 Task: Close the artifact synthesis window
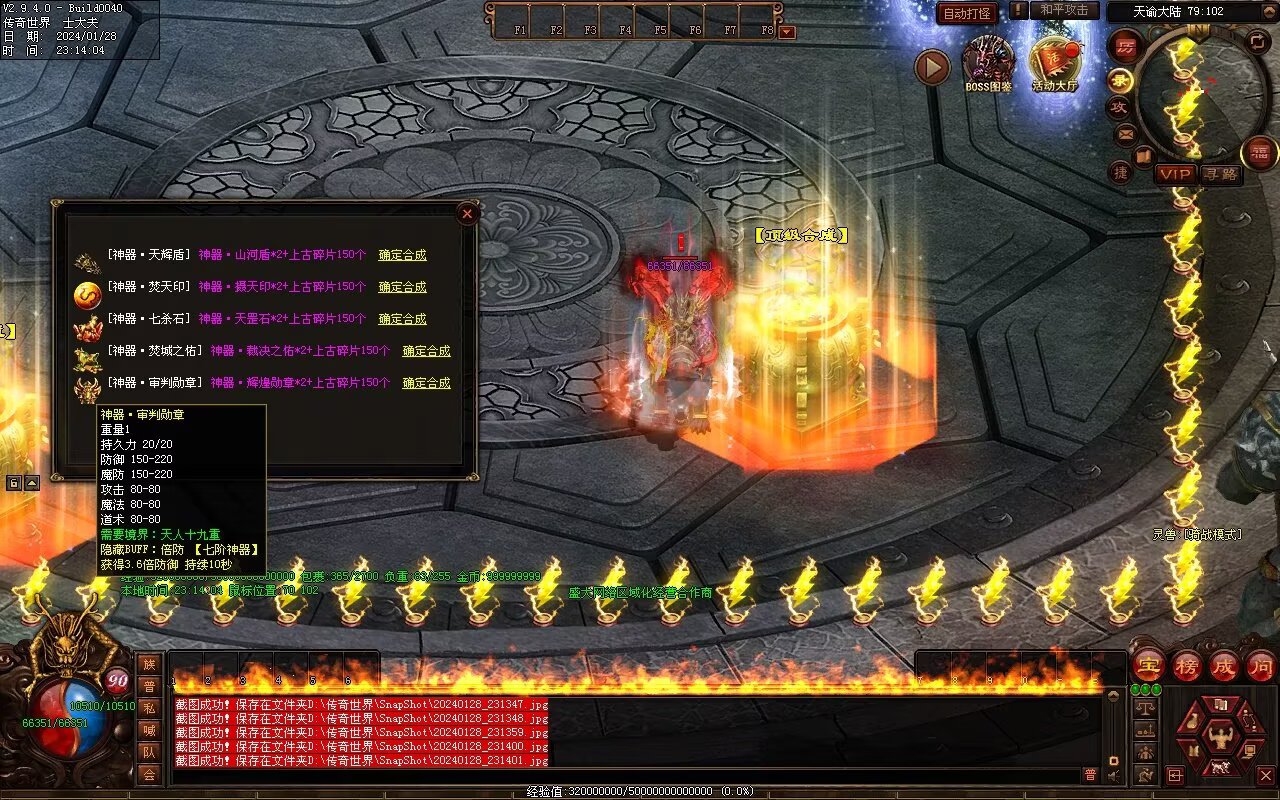(467, 213)
